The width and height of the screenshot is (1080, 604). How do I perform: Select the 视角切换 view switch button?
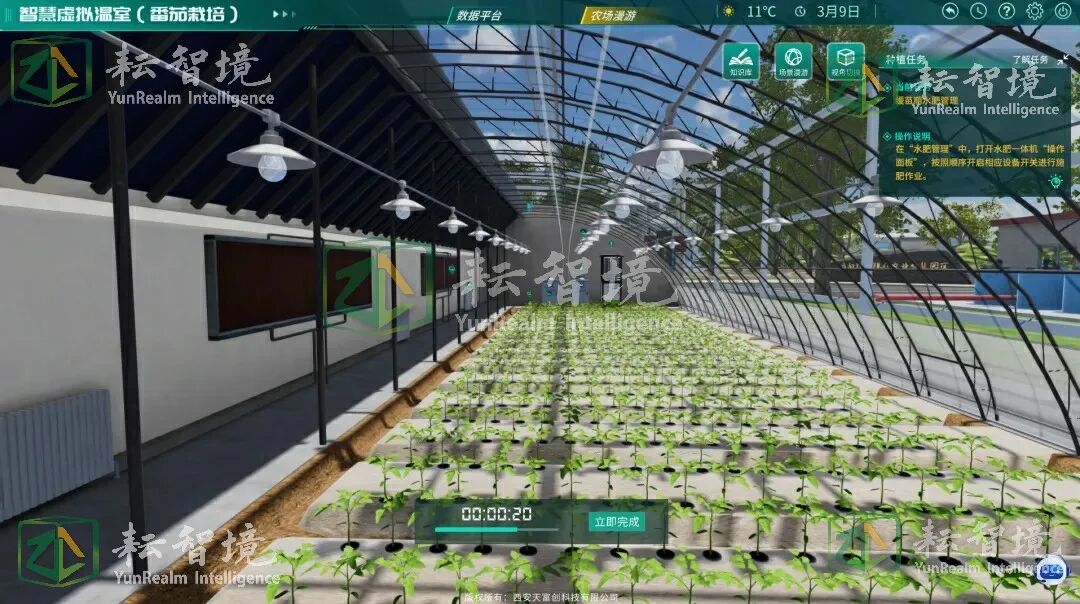846,61
